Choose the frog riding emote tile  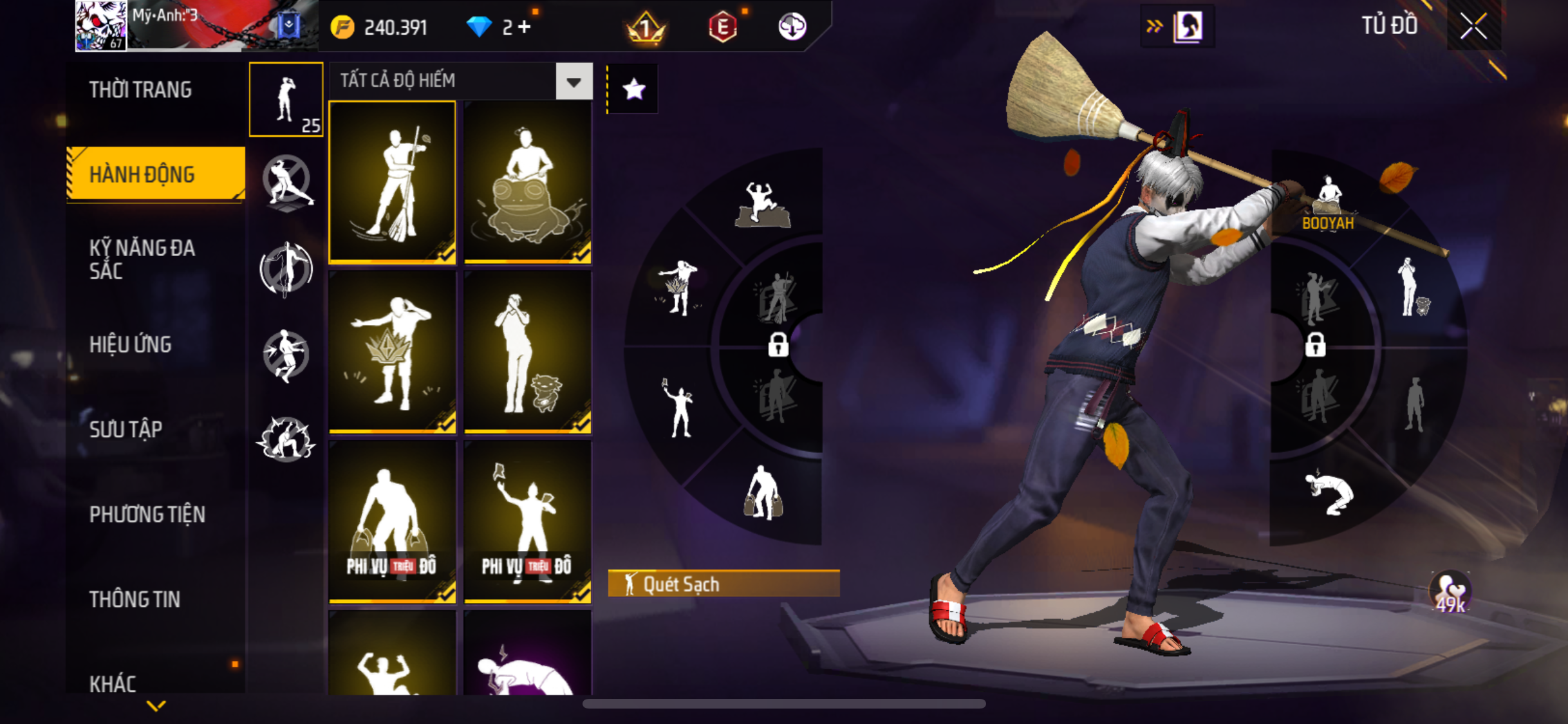click(x=527, y=181)
